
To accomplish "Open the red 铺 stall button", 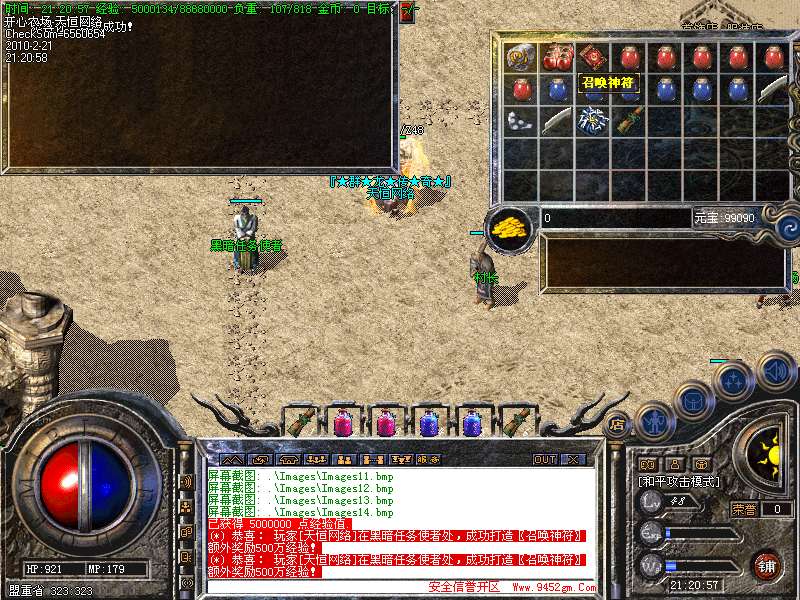I will tap(766, 565).
